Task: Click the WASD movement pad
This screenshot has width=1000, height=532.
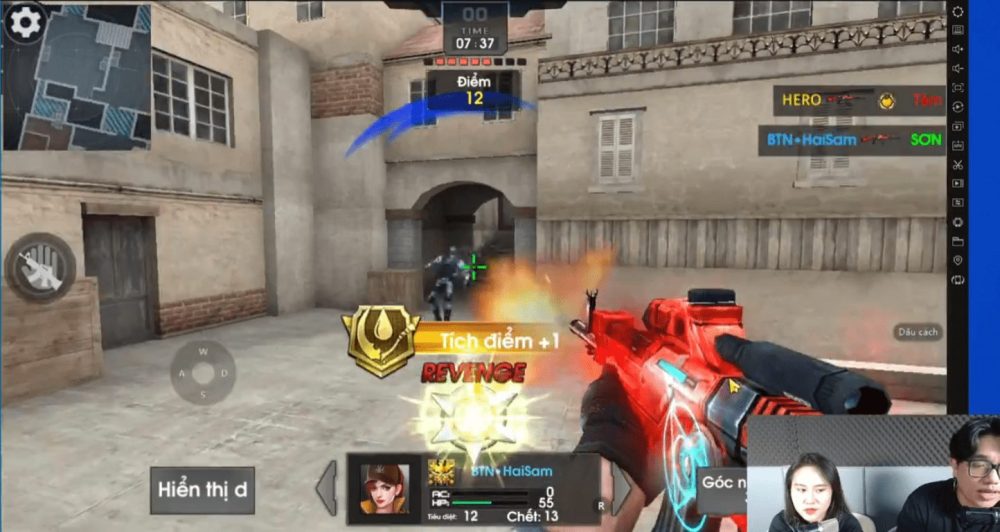Action: click(x=203, y=374)
